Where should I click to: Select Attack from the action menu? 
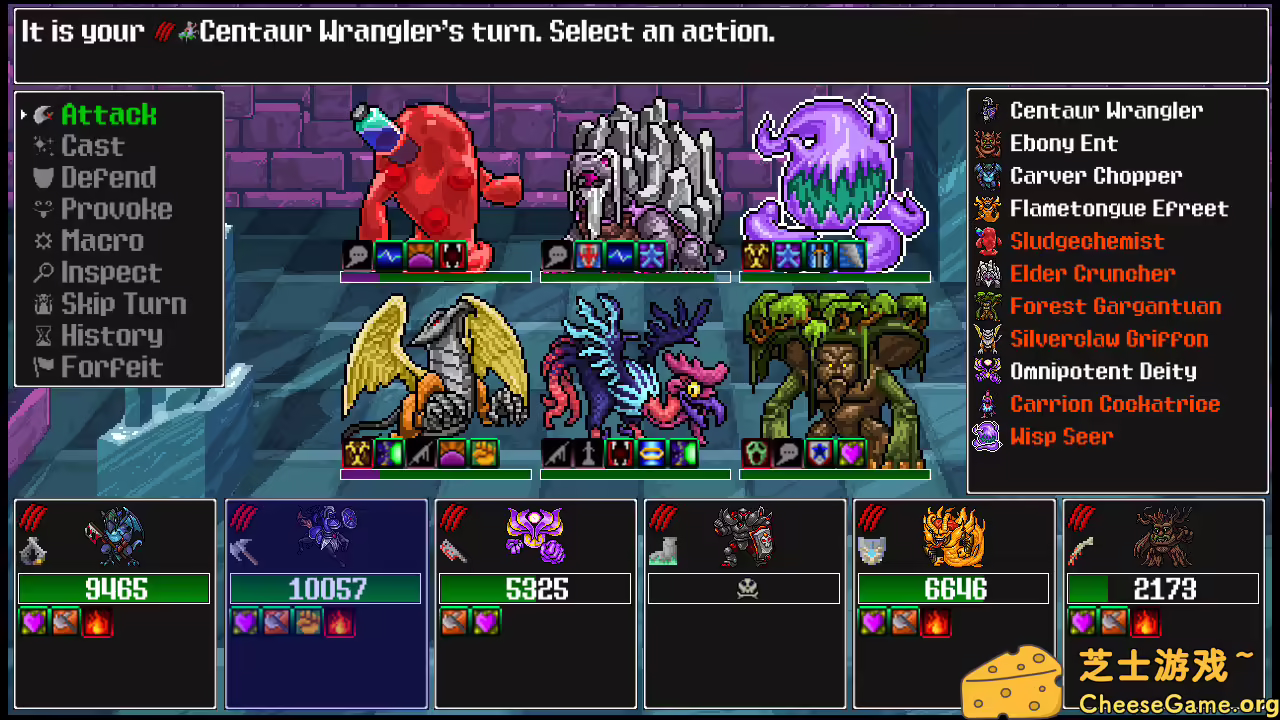107,114
